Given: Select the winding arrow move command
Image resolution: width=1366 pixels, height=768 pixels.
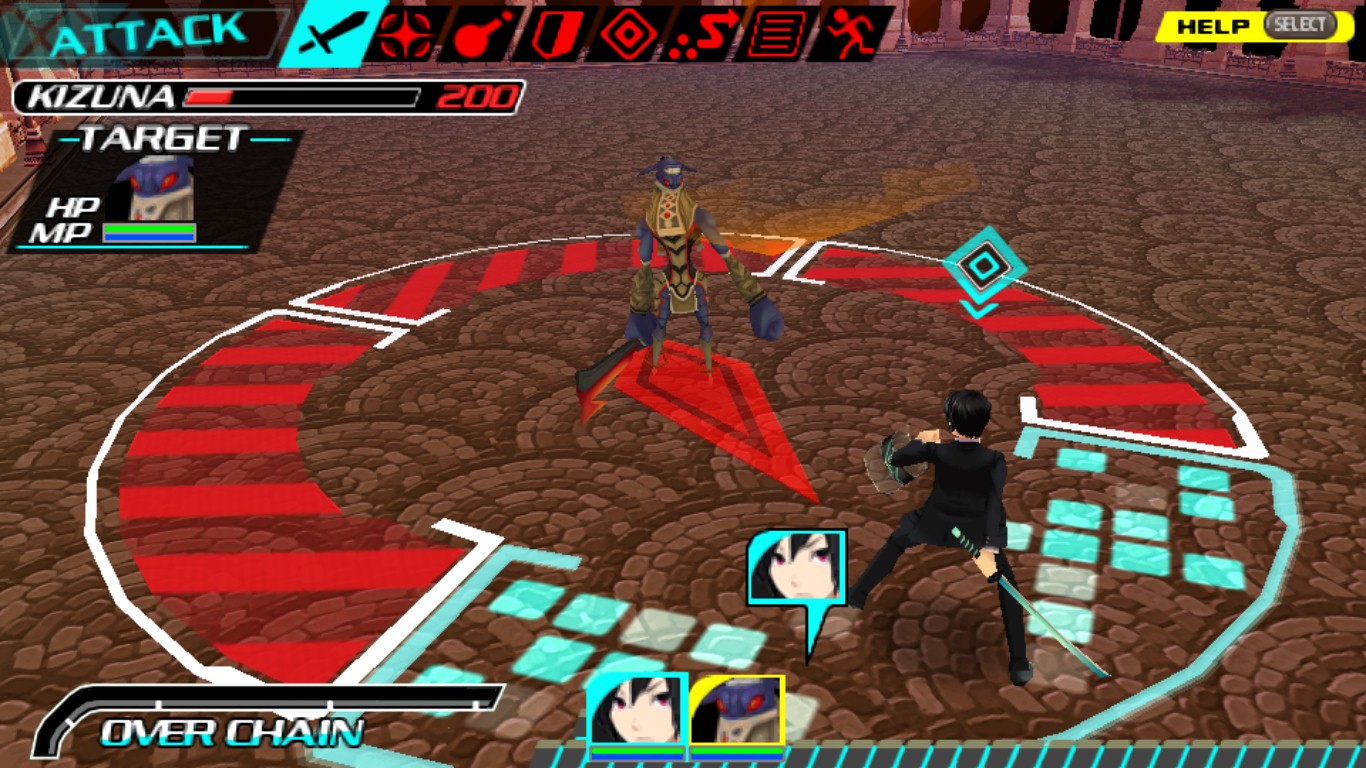Looking at the screenshot, I should point(703,35).
